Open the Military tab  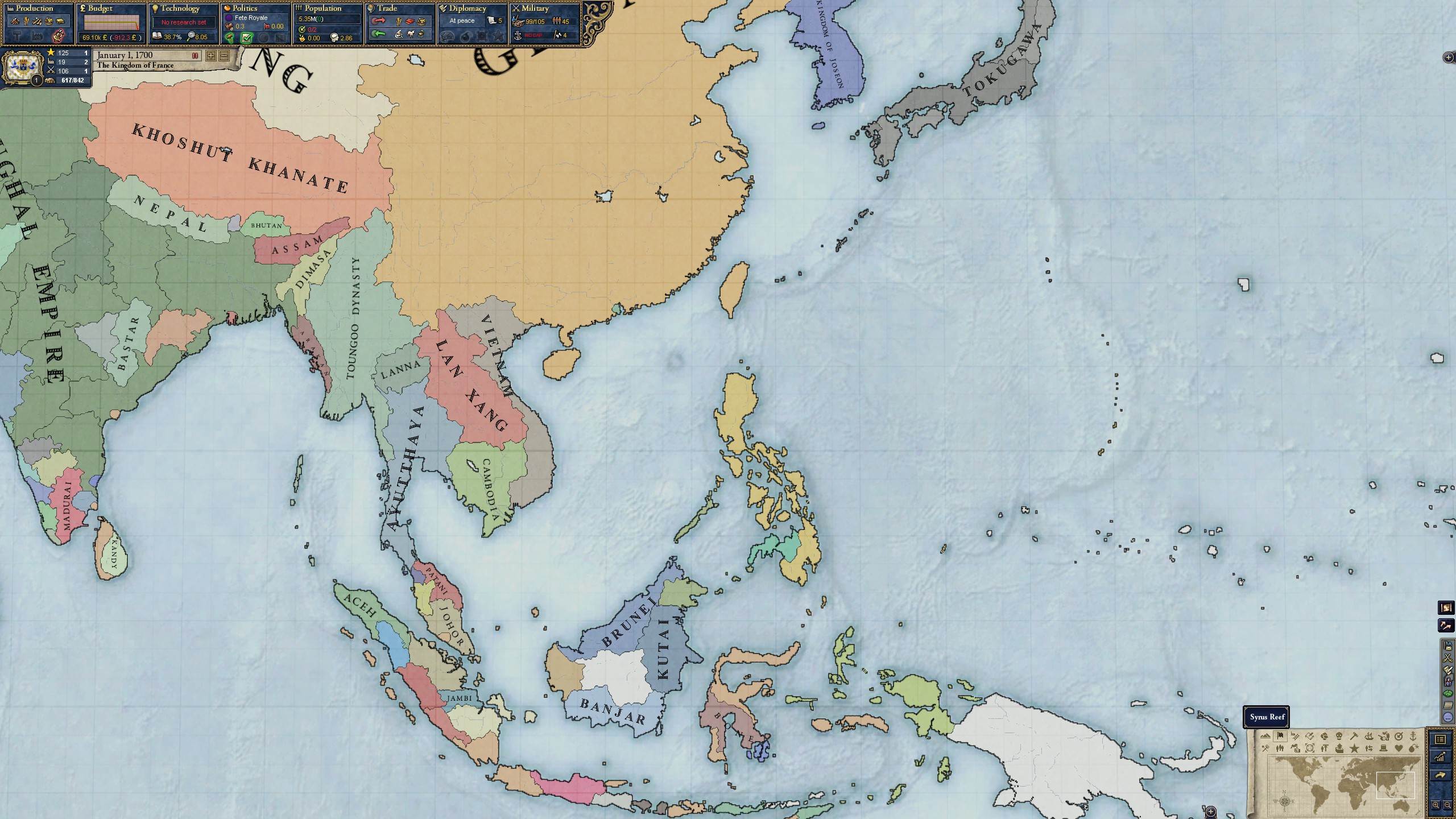(x=535, y=9)
